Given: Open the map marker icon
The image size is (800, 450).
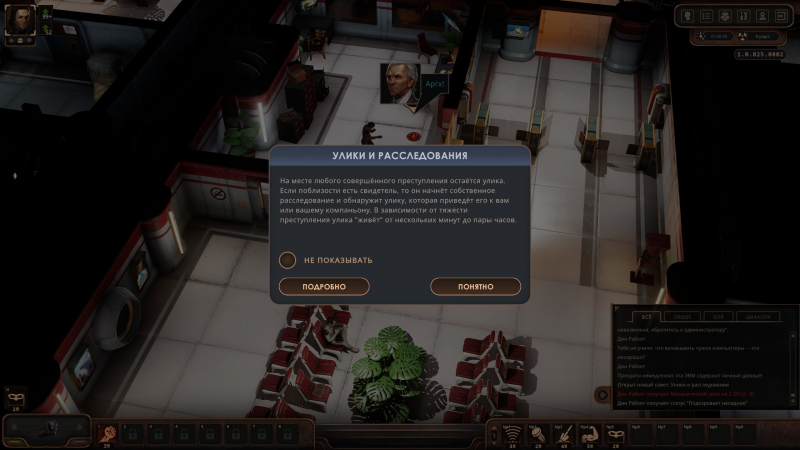Looking at the screenshot, I should pyautogui.click(x=761, y=16).
